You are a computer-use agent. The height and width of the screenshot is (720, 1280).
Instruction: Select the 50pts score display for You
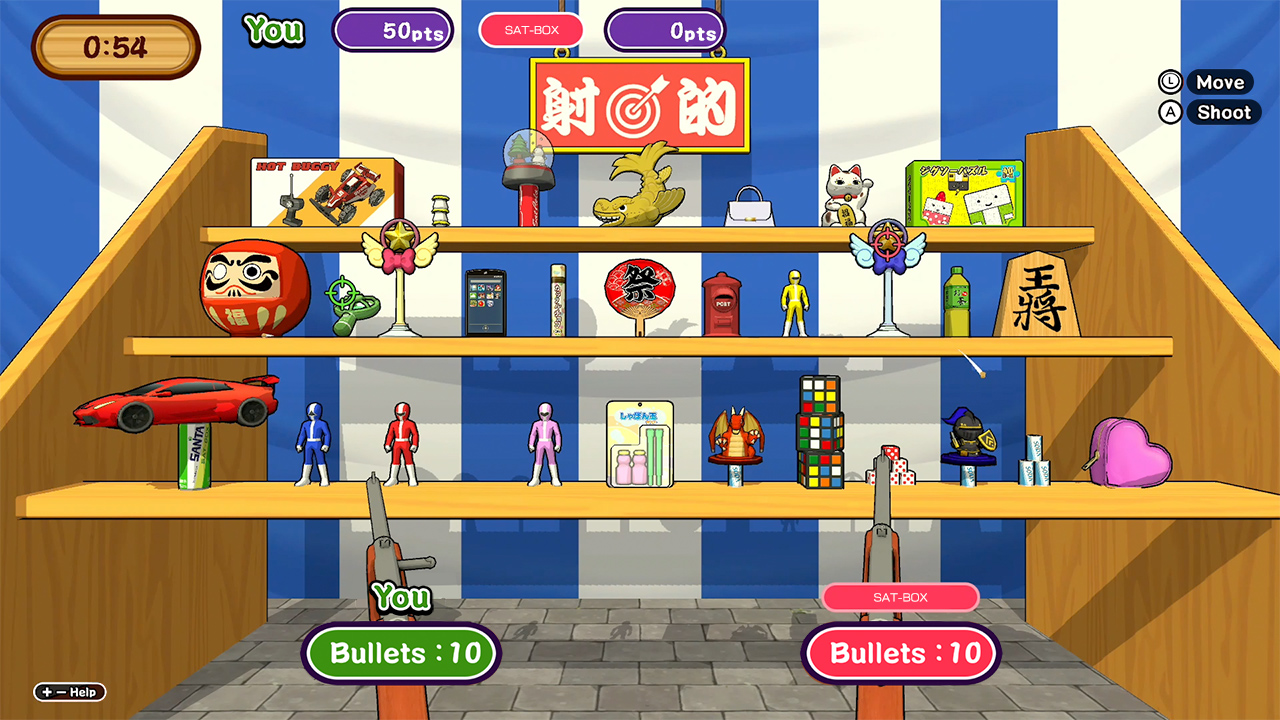pyautogui.click(x=393, y=30)
